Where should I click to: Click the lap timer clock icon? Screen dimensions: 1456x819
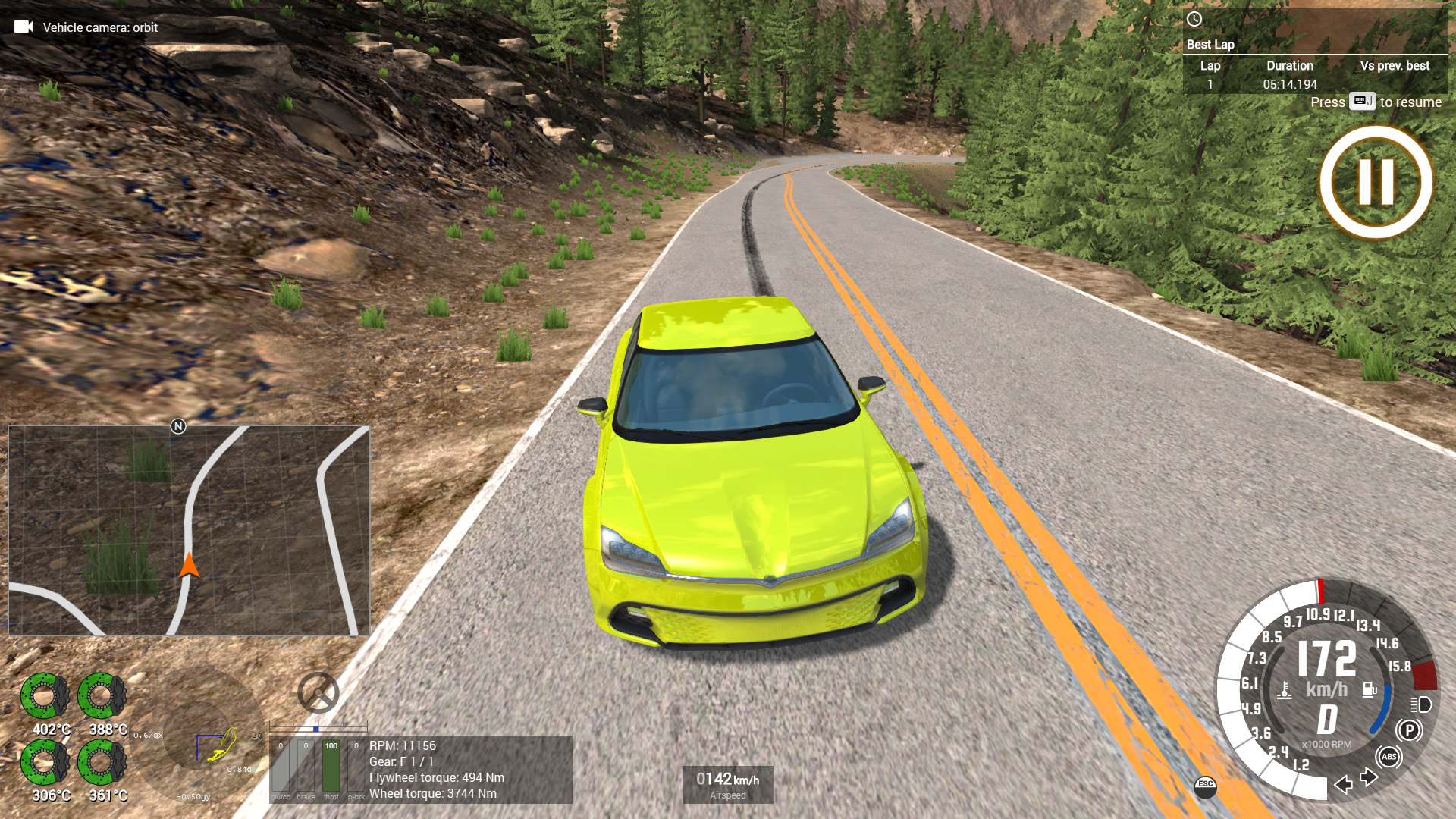pos(1194,19)
